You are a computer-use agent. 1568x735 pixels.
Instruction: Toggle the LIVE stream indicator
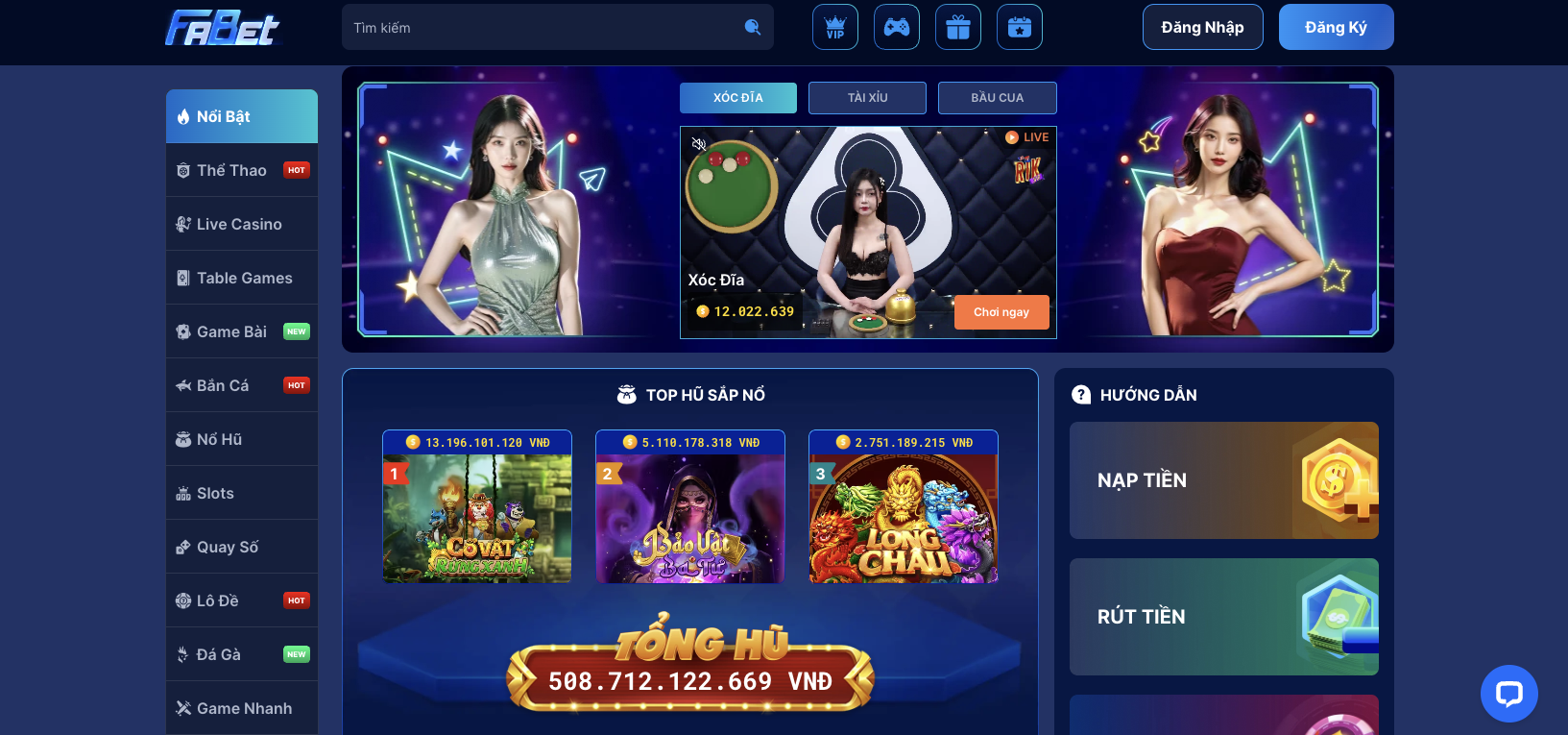point(1028,136)
